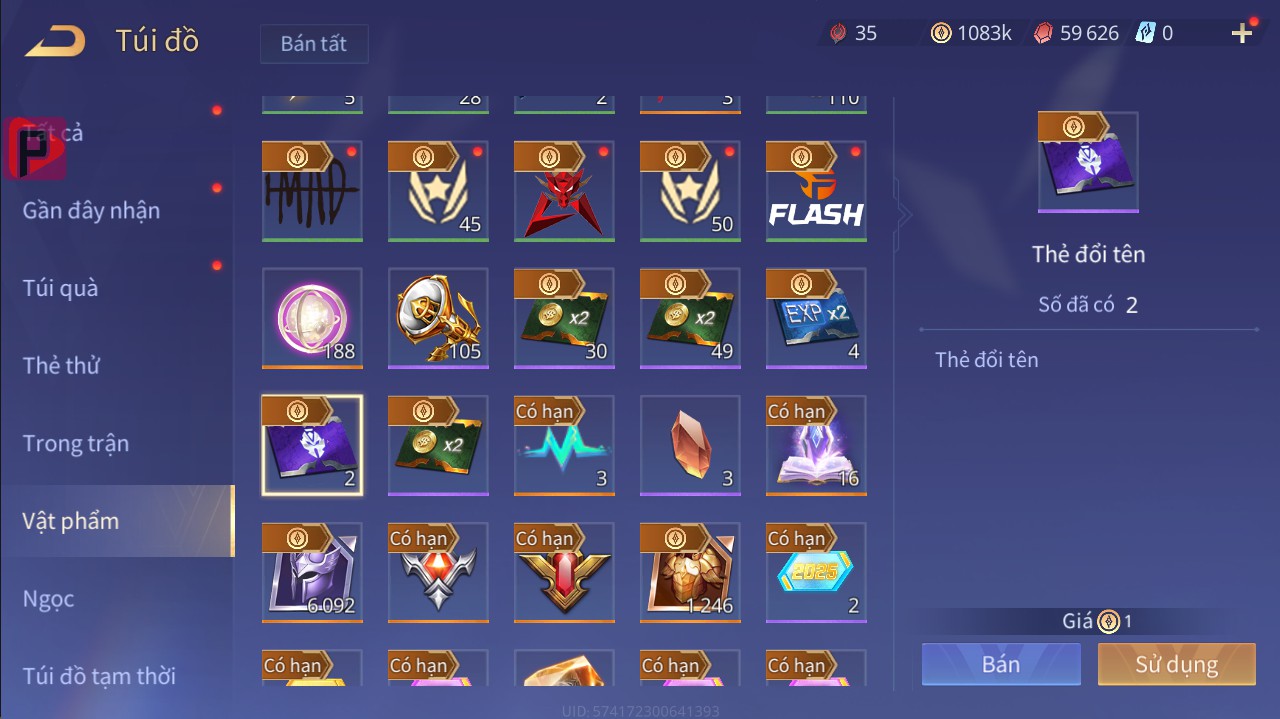
Task: Pick the golden trumpet item
Action: (x=438, y=319)
